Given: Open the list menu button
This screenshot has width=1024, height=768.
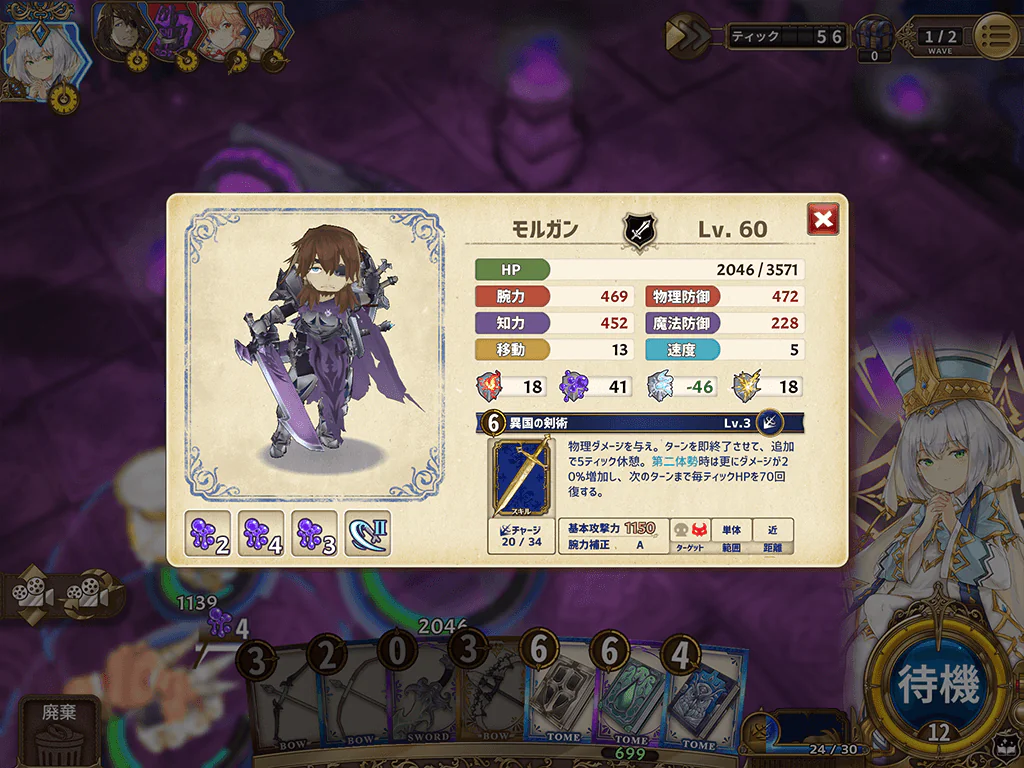Looking at the screenshot, I should pos(996,37).
